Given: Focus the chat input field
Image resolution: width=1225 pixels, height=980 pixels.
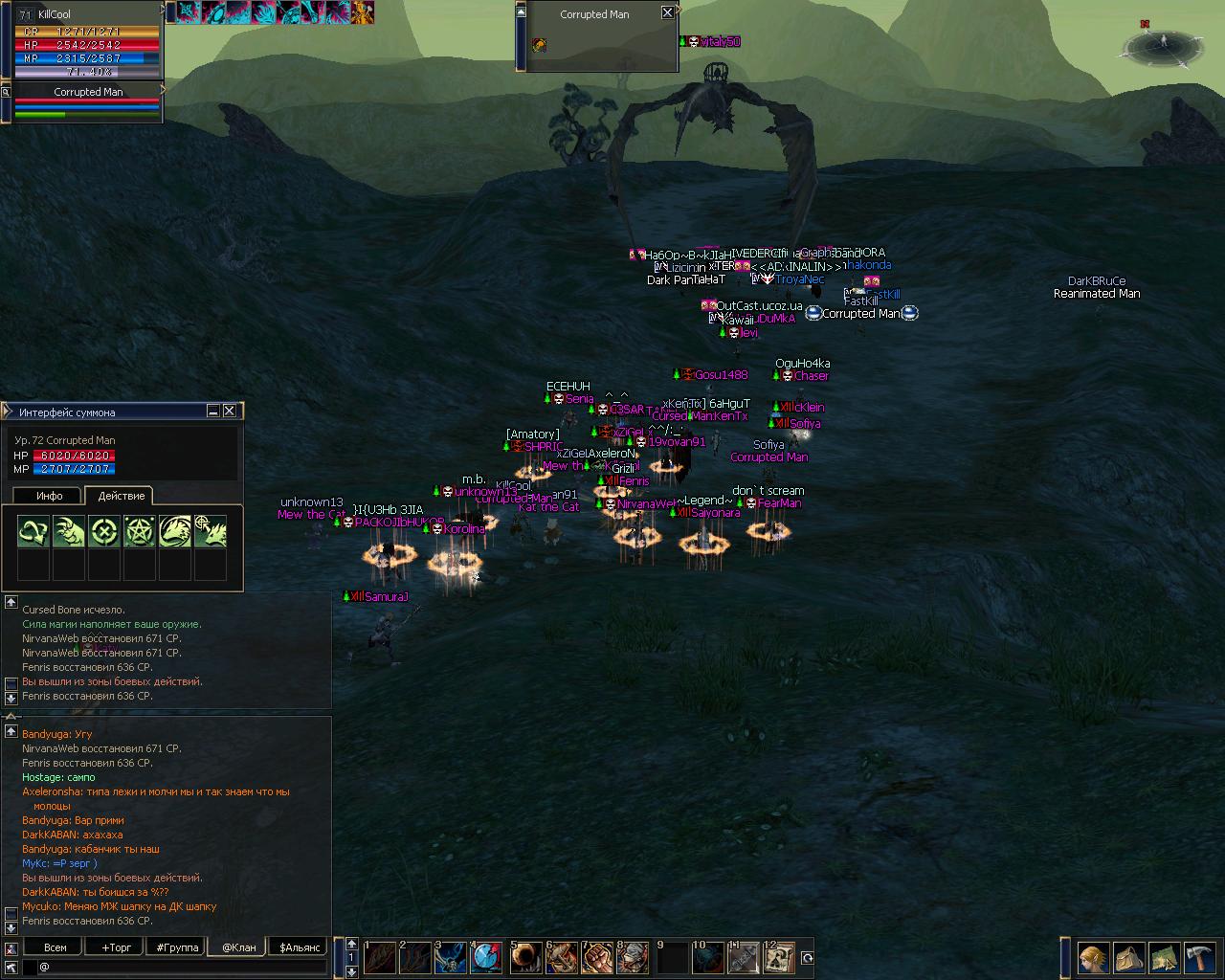Looking at the screenshot, I should [182, 968].
